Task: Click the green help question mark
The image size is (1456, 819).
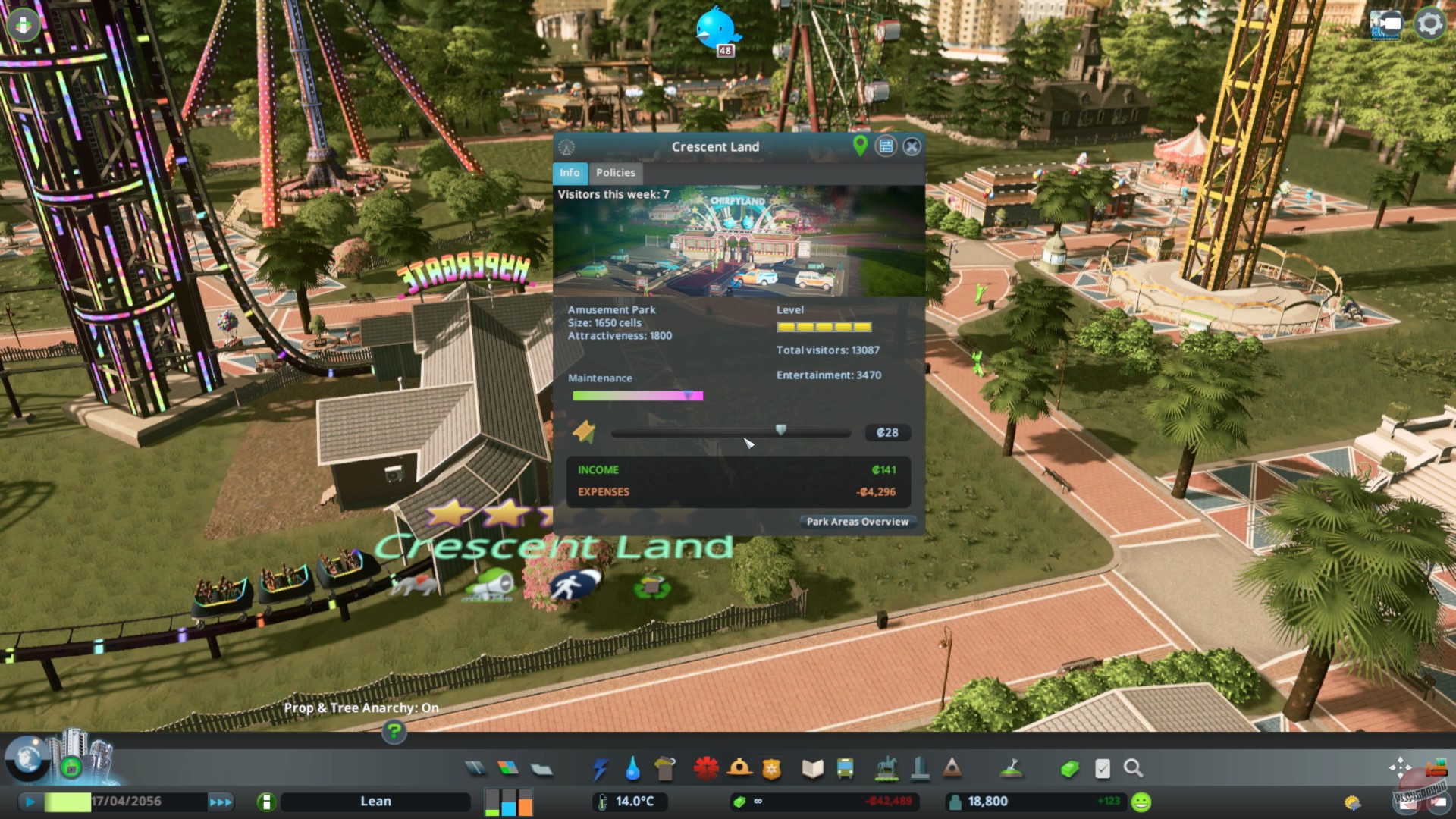Action: [x=393, y=733]
